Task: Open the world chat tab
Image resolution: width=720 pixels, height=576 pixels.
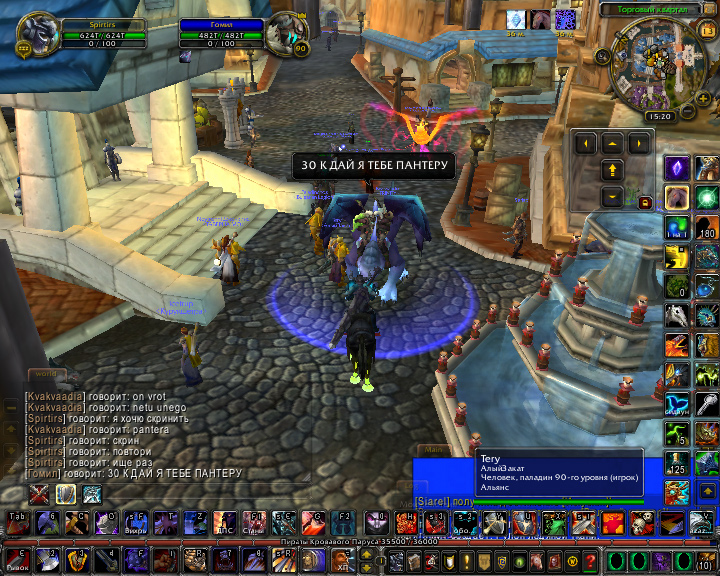Action: pos(44,374)
